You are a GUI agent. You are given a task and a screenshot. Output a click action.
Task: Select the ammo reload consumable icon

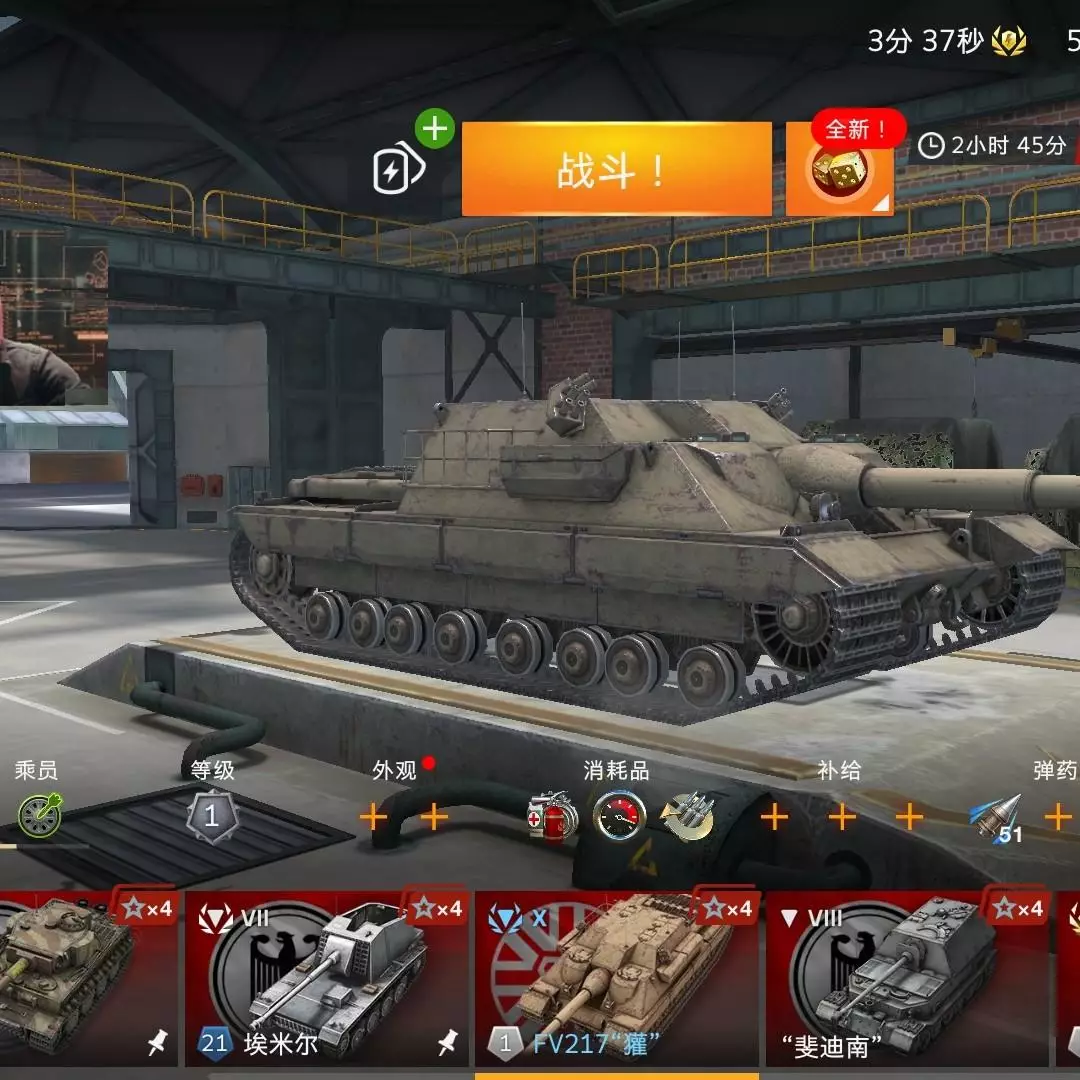click(687, 817)
